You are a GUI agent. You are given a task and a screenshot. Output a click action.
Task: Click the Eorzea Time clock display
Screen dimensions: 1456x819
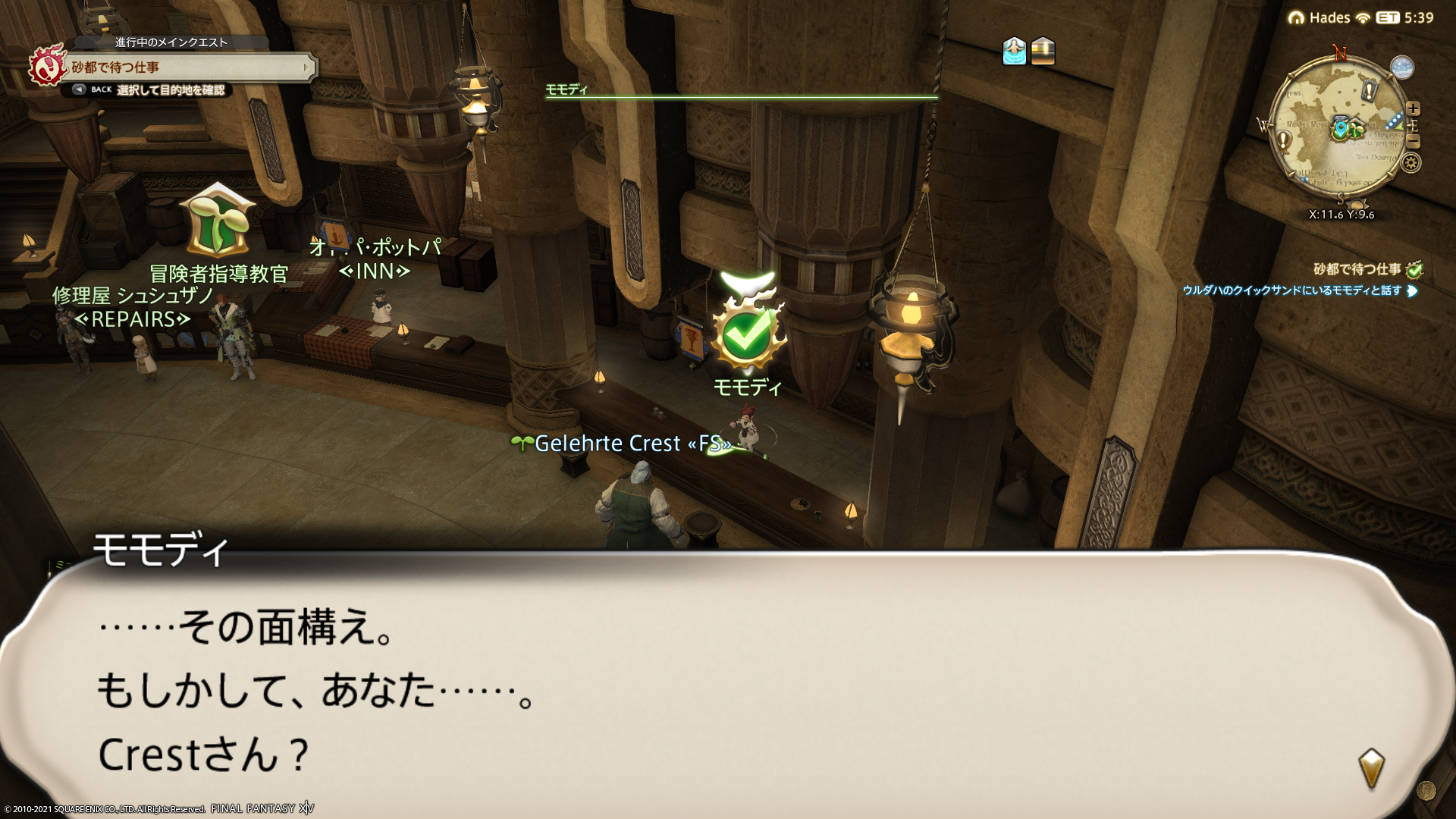tap(1407, 17)
